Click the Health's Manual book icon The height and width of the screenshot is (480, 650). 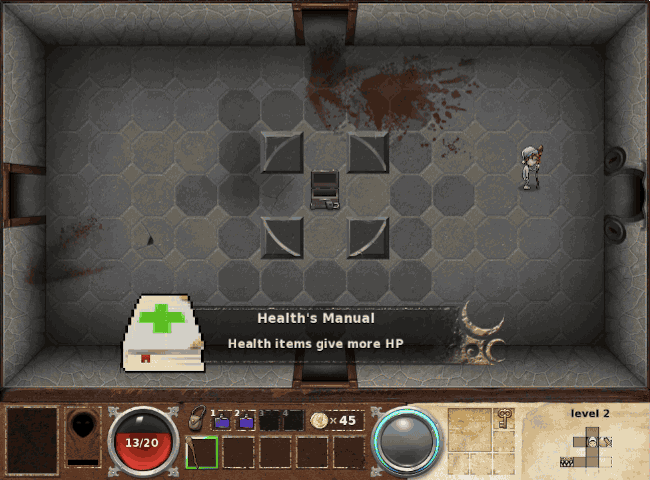click(162, 334)
